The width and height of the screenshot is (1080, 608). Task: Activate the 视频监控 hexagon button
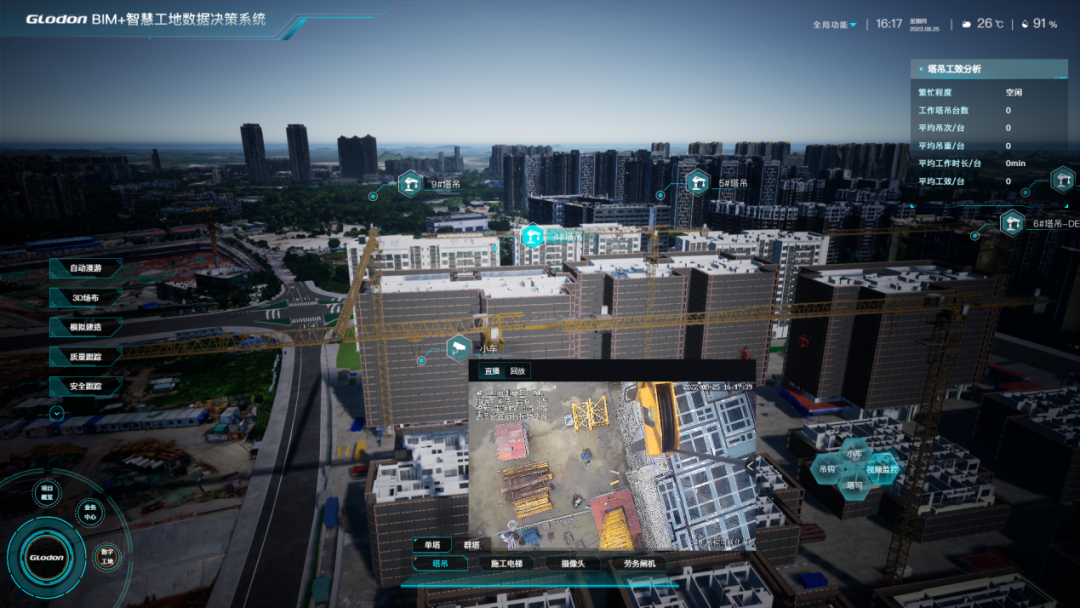[881, 468]
